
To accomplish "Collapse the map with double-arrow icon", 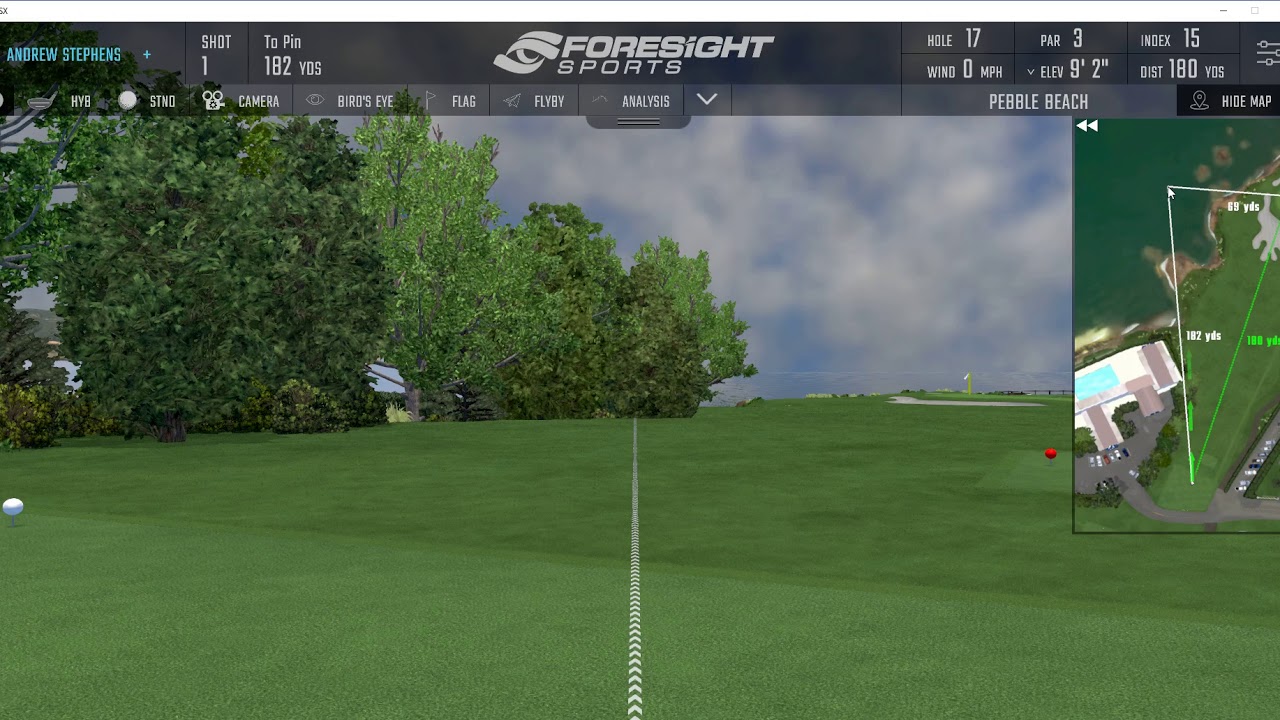I will pyautogui.click(x=1087, y=126).
